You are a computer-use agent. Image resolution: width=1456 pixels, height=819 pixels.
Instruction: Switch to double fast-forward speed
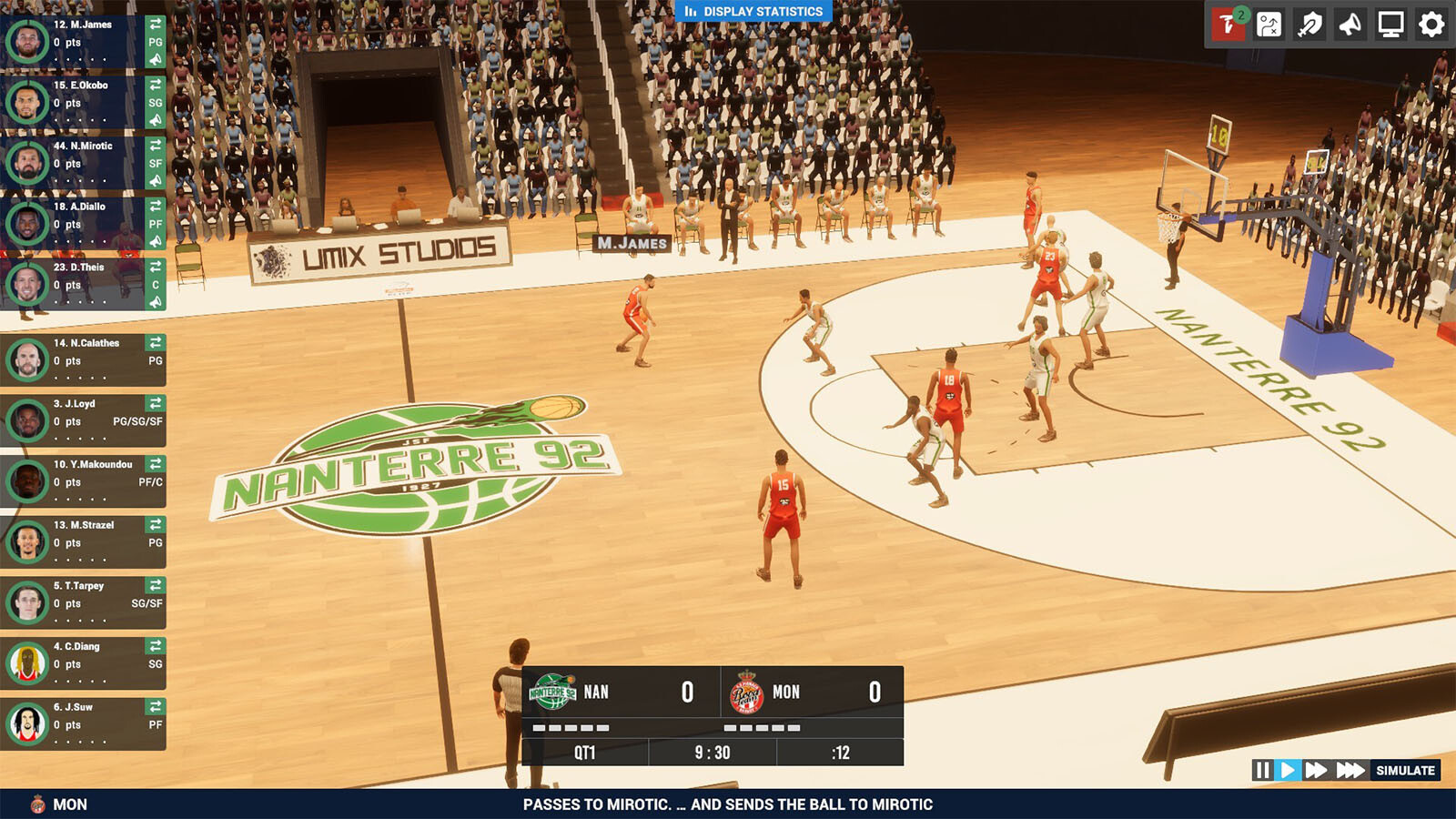pyautogui.click(x=1316, y=771)
